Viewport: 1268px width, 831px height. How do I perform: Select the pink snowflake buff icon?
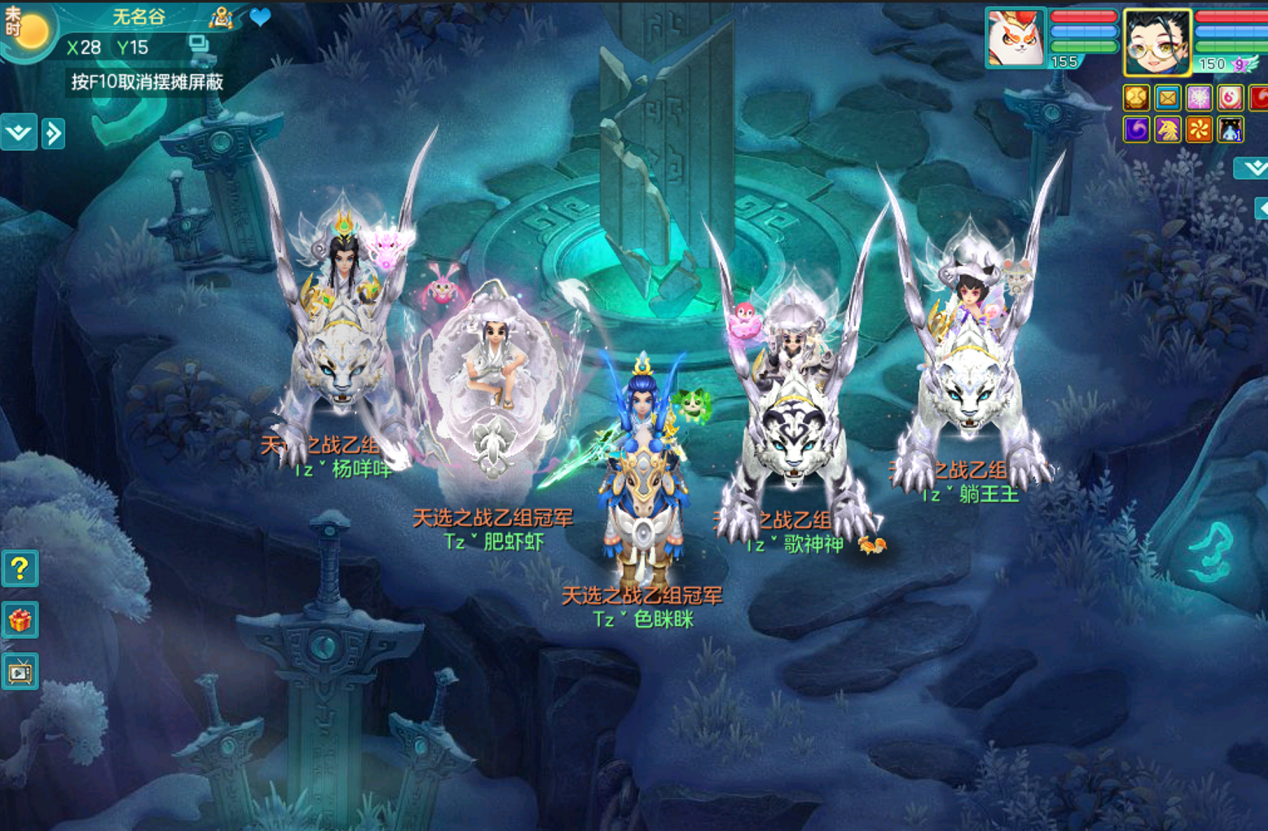click(1199, 97)
